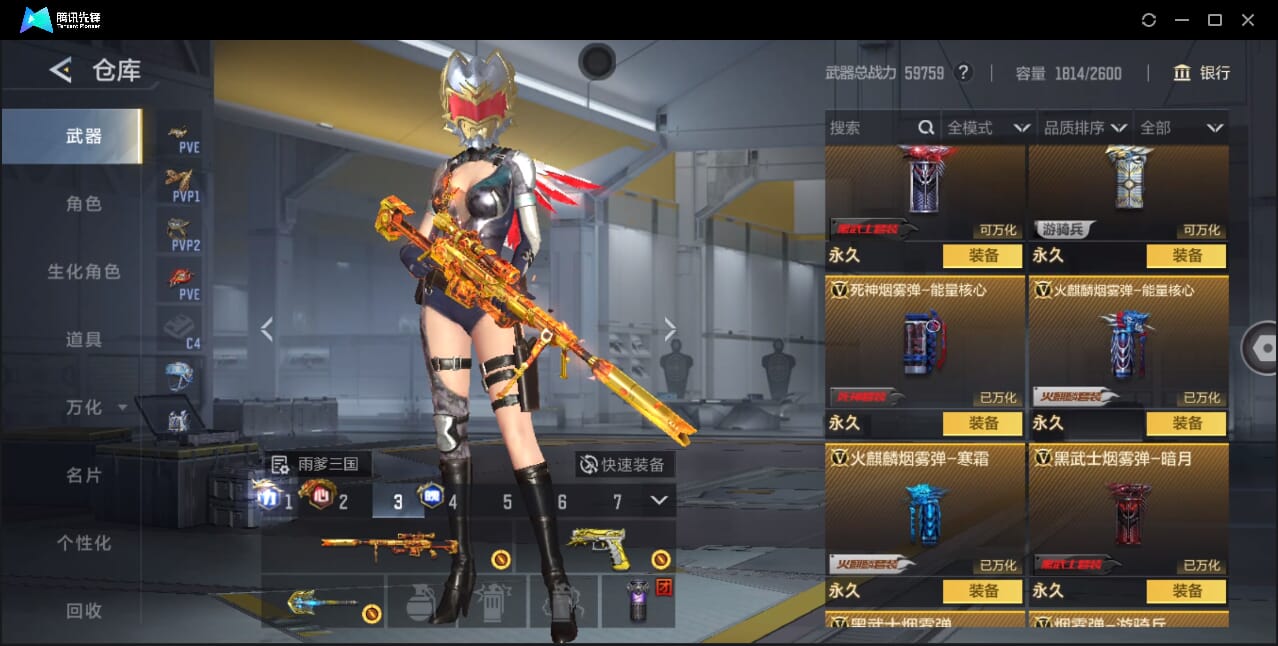Open the 全模式 mode dropdown
The image size is (1278, 646).
pos(988,128)
